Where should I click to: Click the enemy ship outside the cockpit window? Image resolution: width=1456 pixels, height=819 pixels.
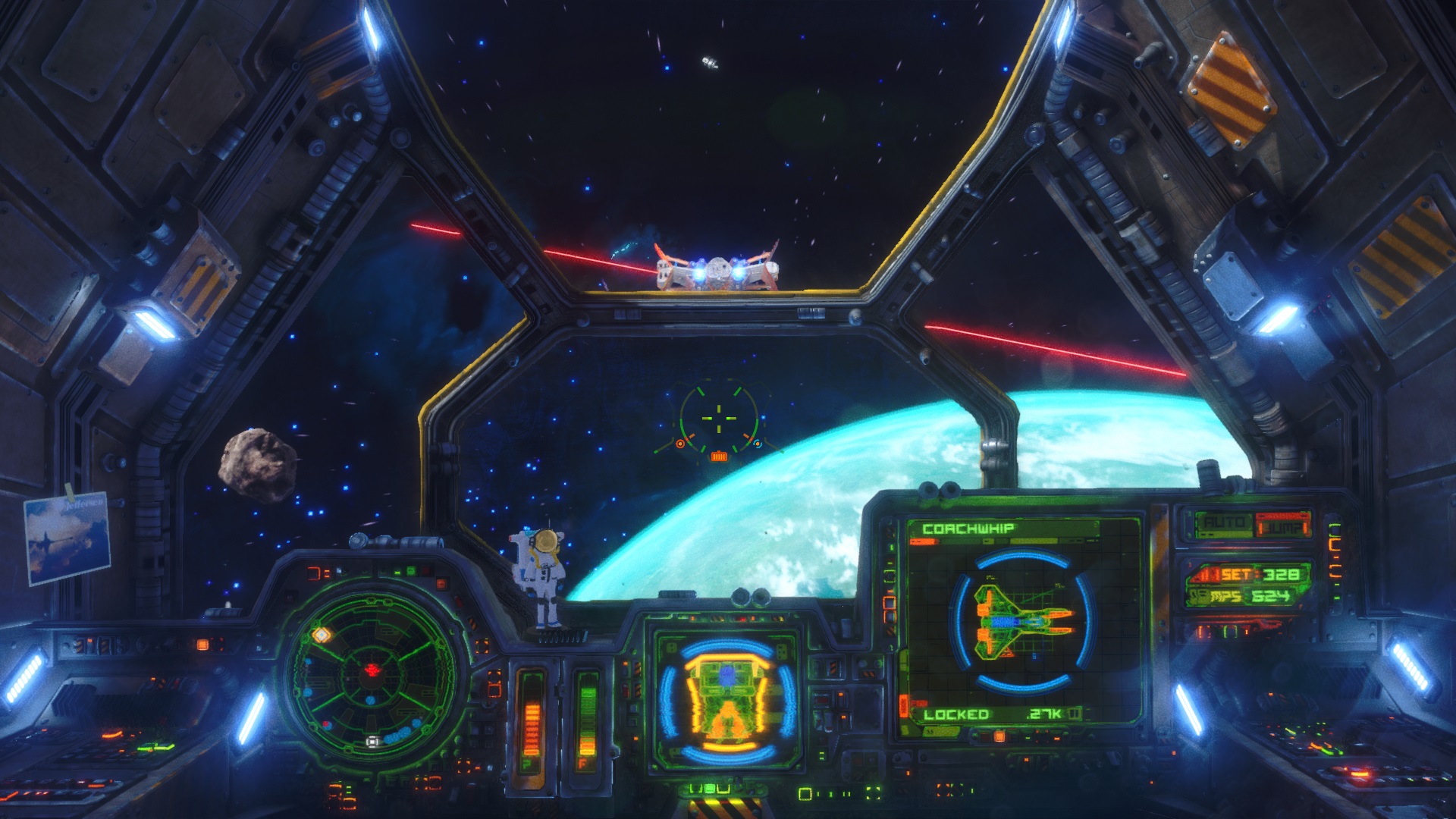point(717,269)
